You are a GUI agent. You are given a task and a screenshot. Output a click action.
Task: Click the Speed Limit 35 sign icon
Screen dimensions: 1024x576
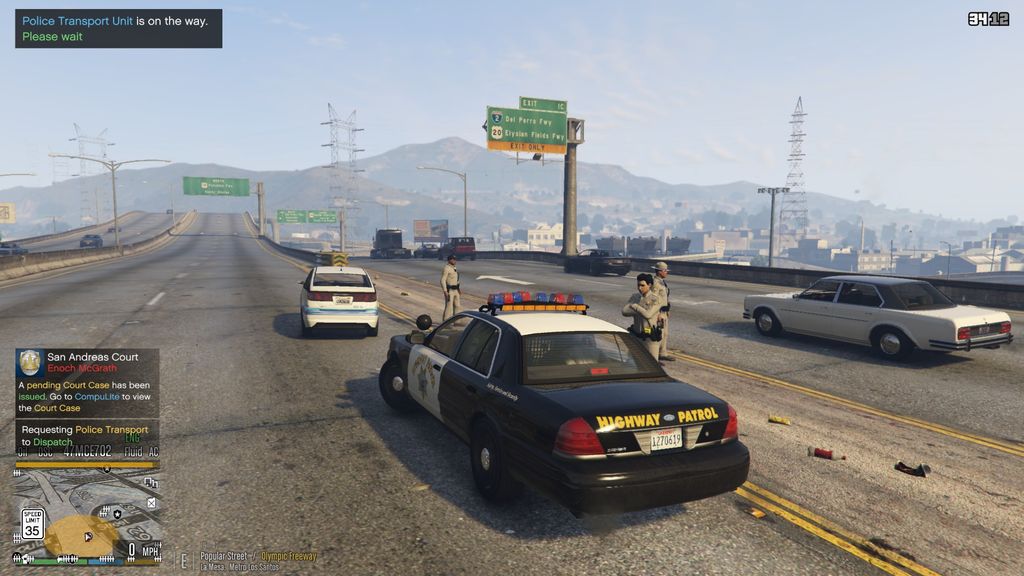(32, 523)
